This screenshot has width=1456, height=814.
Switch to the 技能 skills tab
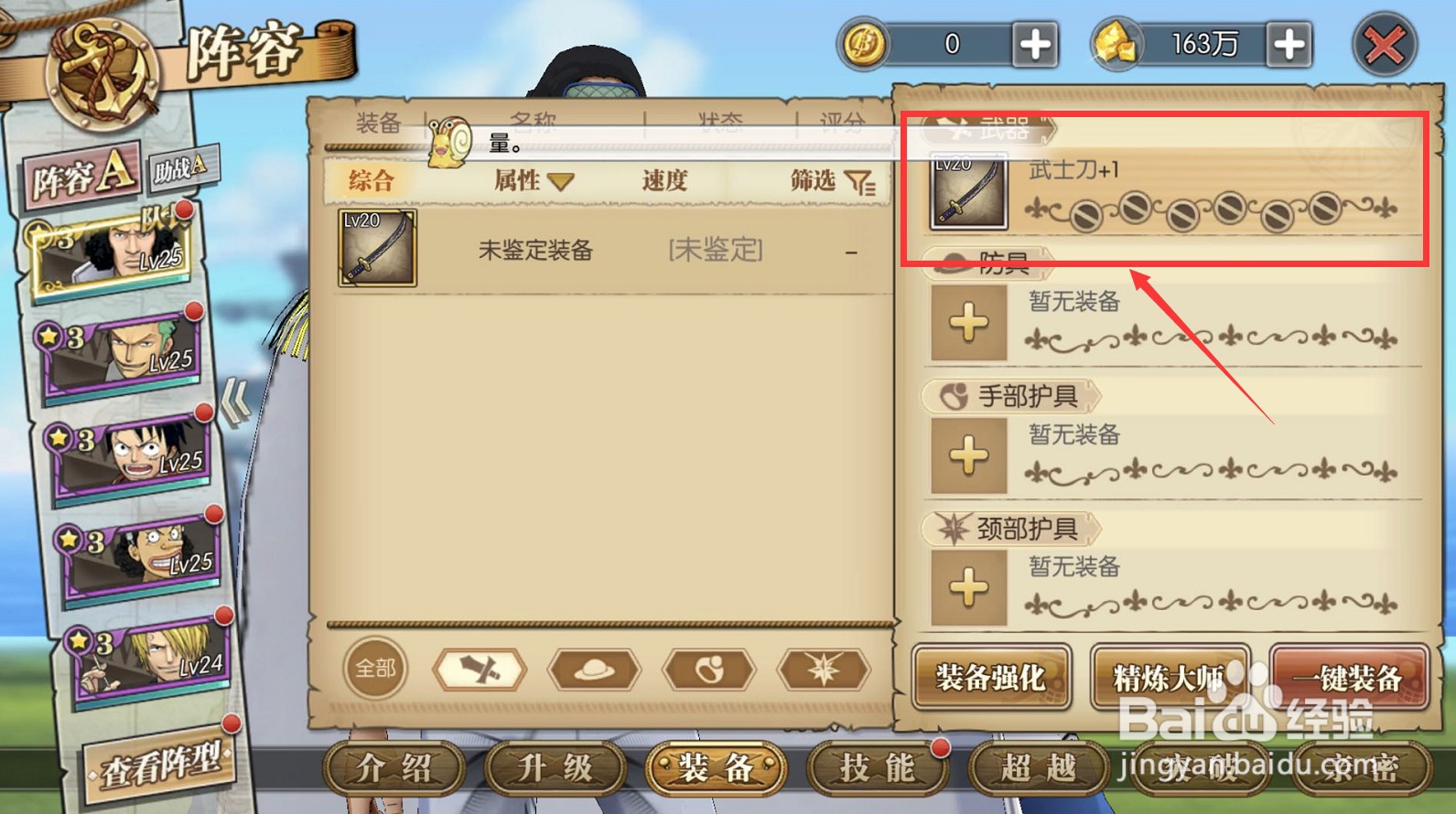[876, 771]
